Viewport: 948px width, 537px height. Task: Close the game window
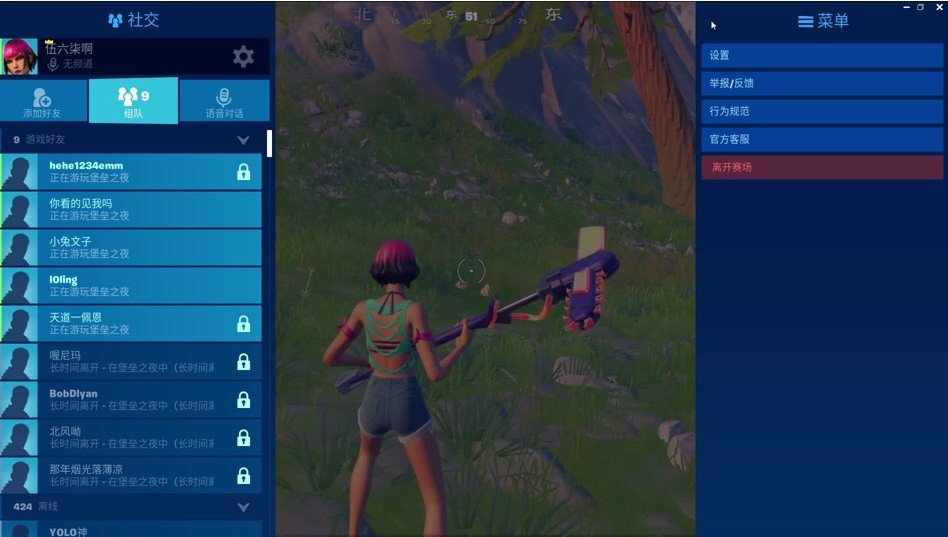point(938,7)
